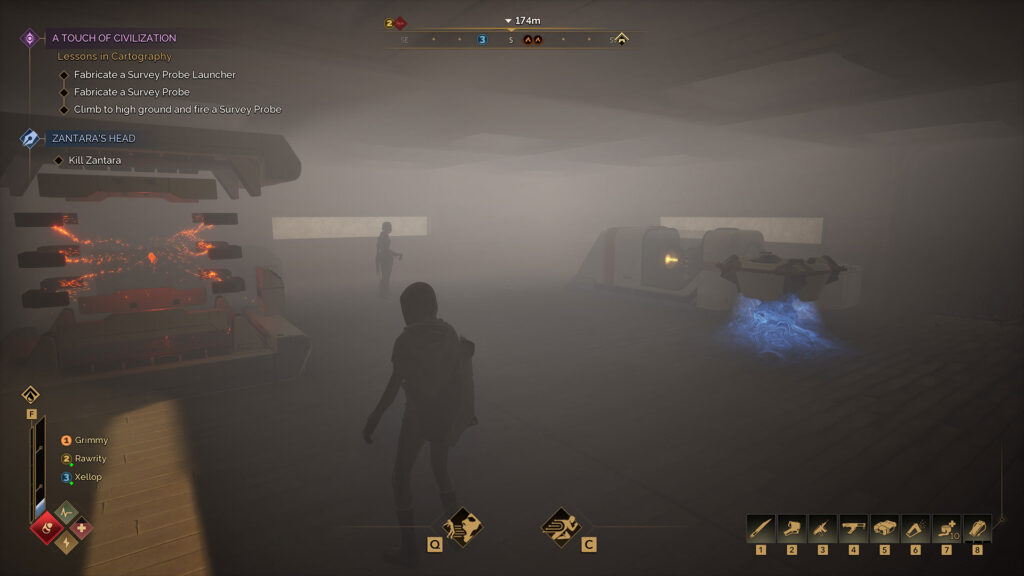The height and width of the screenshot is (576, 1024).
Task: Activate the sprinting figure ability above C
Action: [561, 526]
